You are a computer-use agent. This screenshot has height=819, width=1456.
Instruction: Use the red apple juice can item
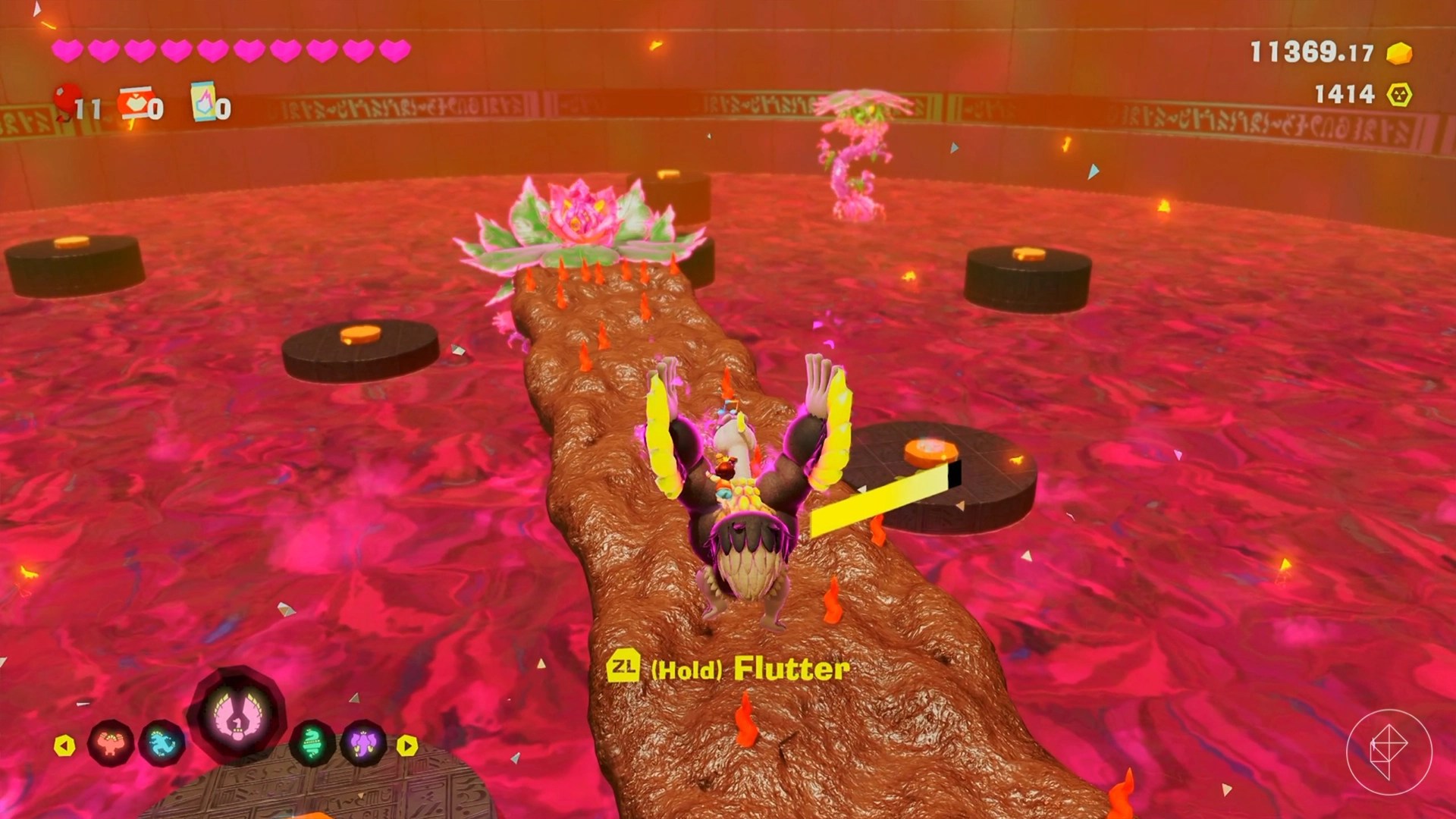tap(134, 104)
